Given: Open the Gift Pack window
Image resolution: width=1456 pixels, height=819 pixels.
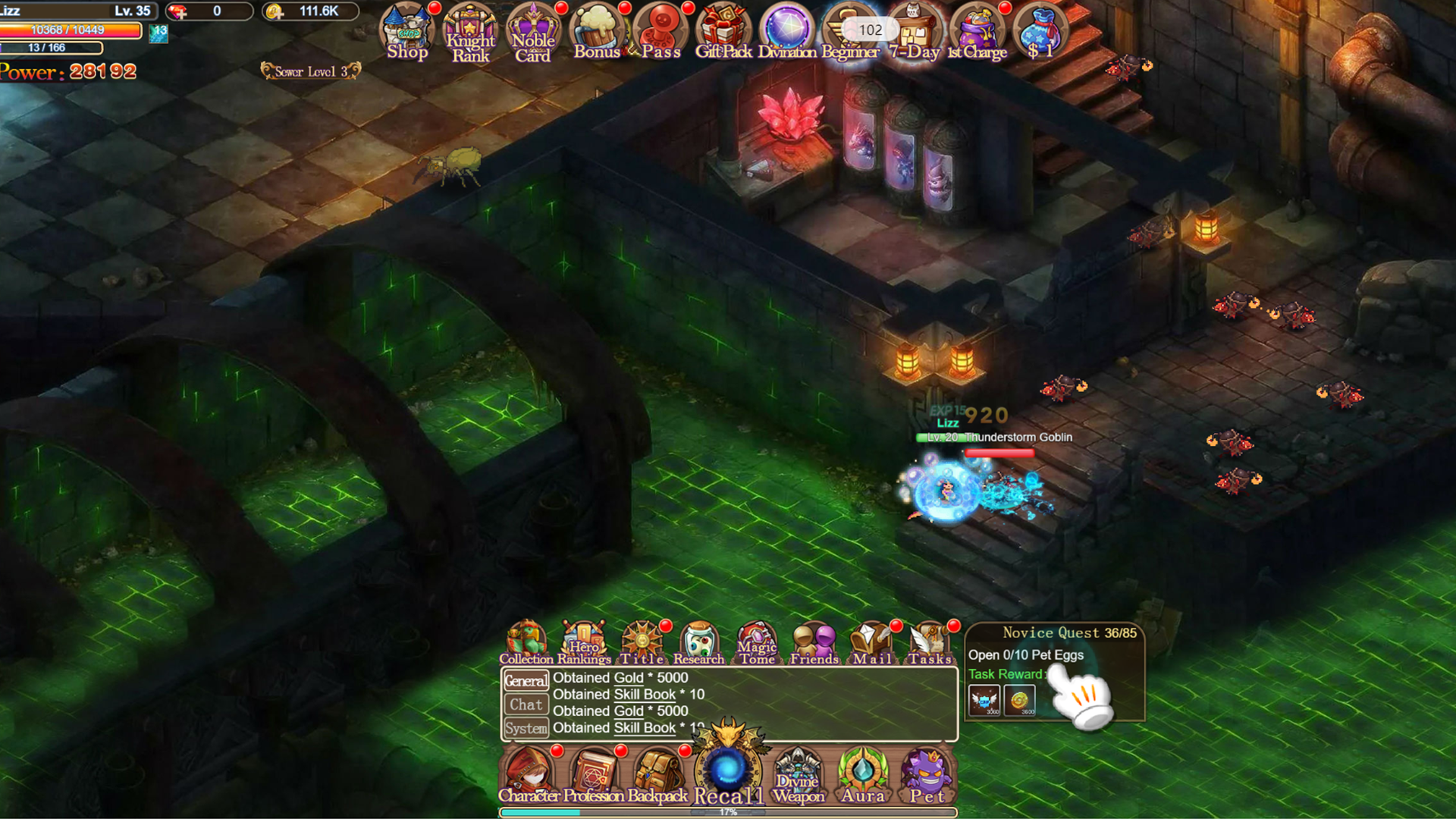Looking at the screenshot, I should 722,30.
